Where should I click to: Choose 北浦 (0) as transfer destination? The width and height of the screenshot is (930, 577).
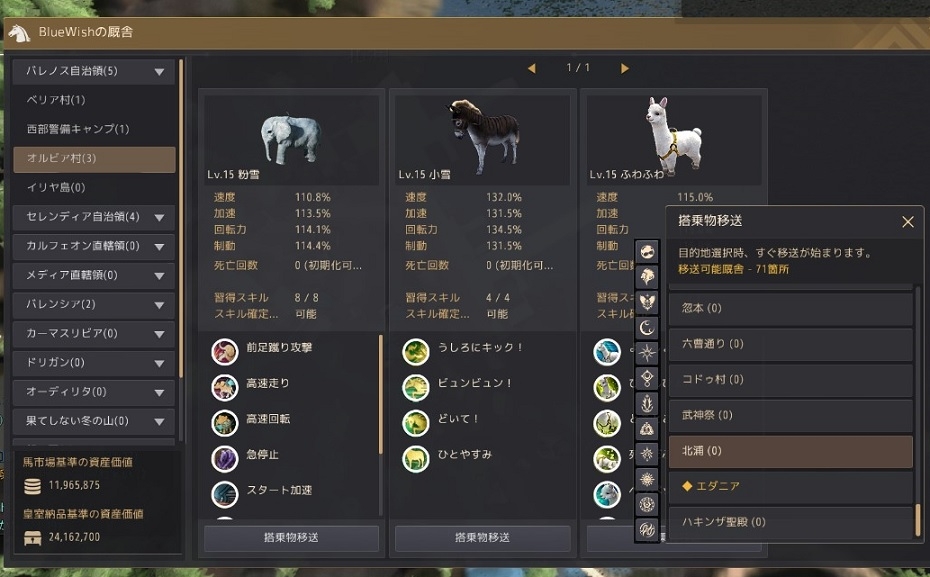click(790, 451)
